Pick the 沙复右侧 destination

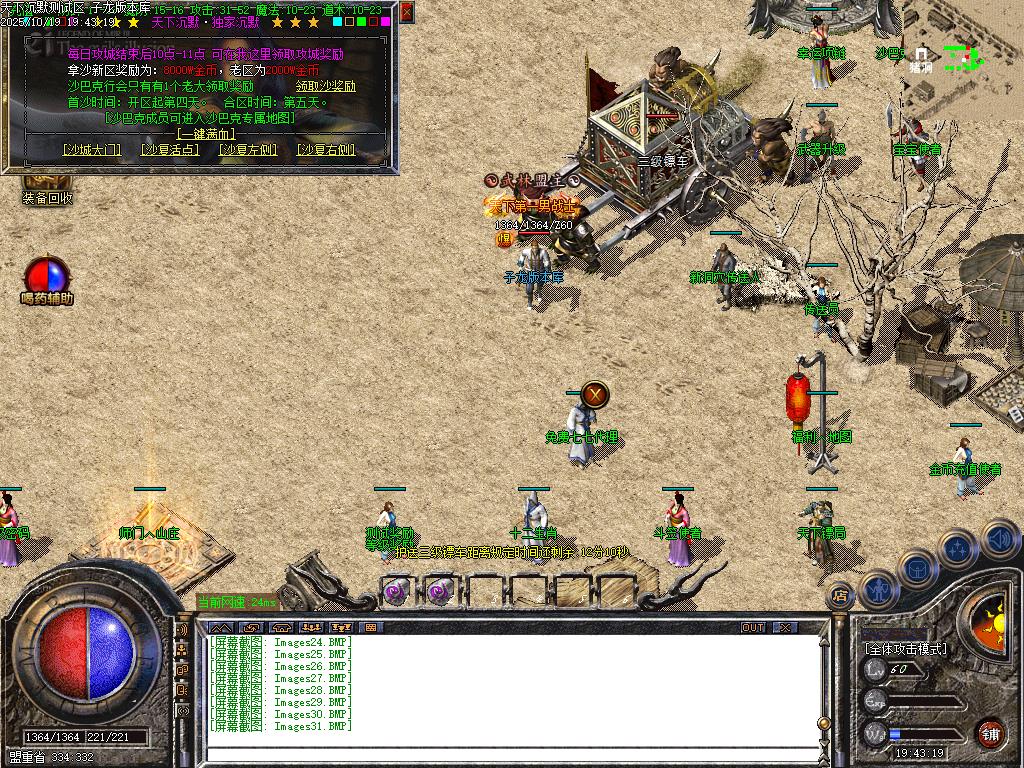pos(326,150)
